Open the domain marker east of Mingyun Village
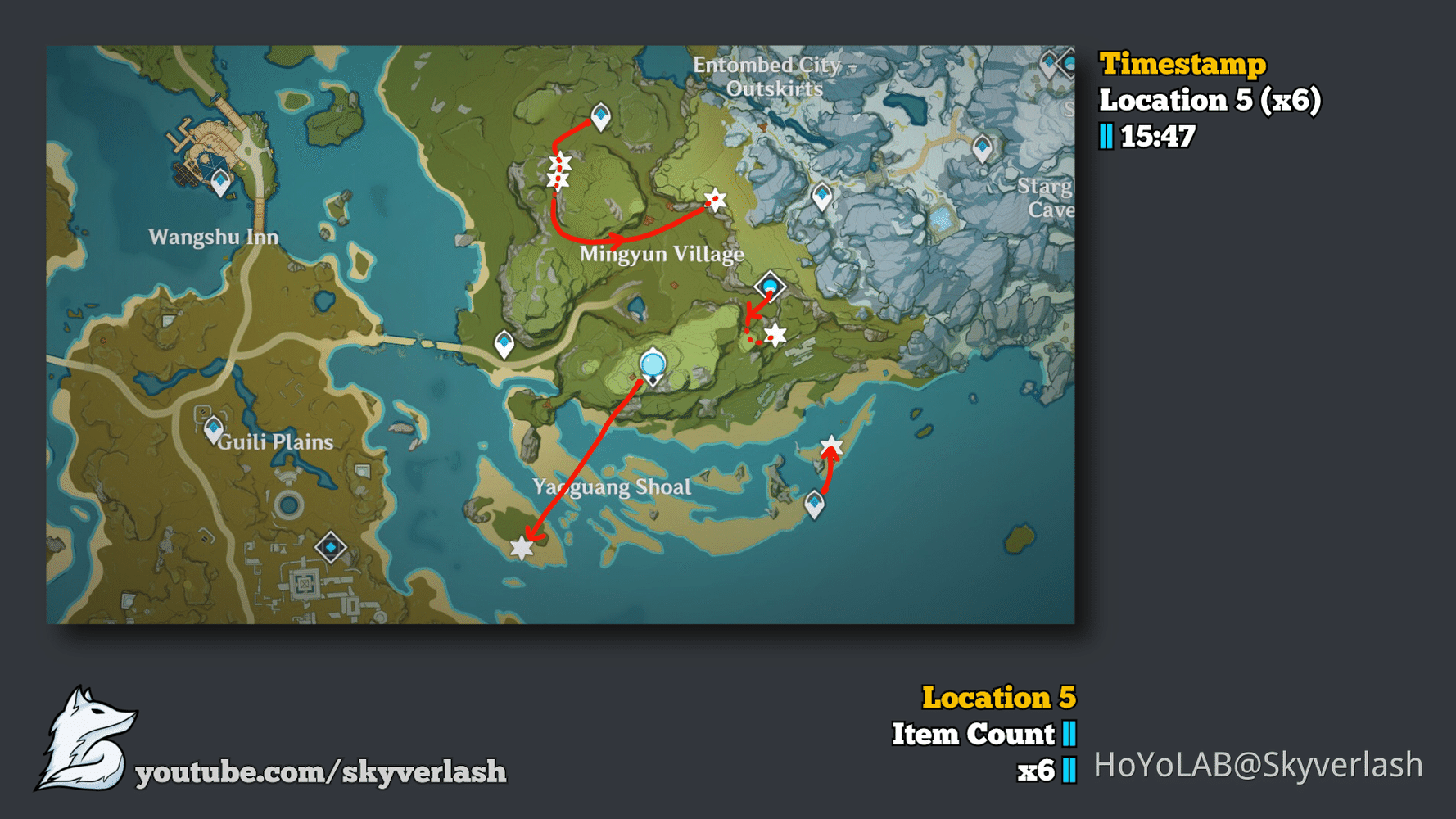Viewport: 1456px width, 819px height. [770, 285]
